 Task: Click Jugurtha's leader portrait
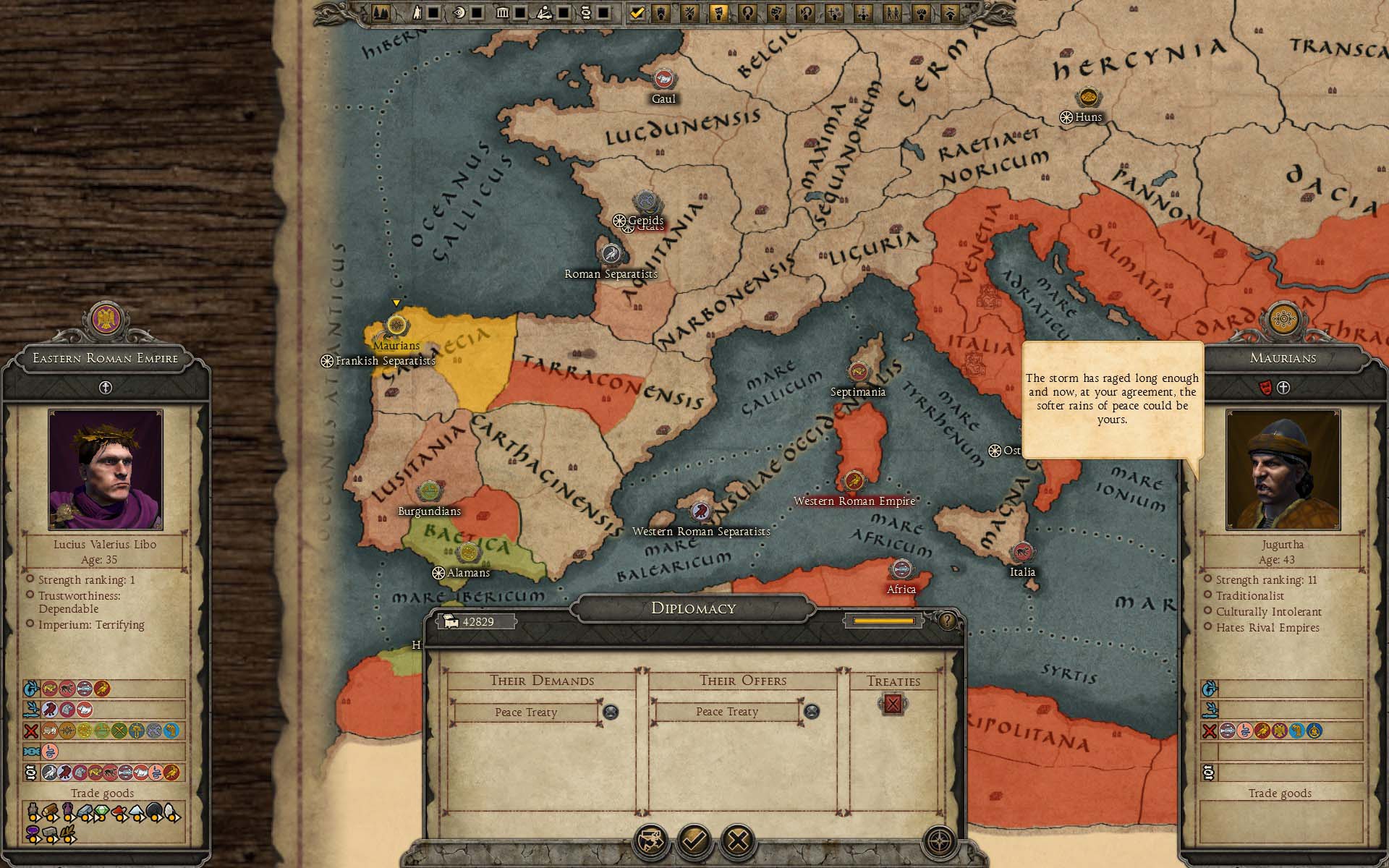(x=1283, y=469)
